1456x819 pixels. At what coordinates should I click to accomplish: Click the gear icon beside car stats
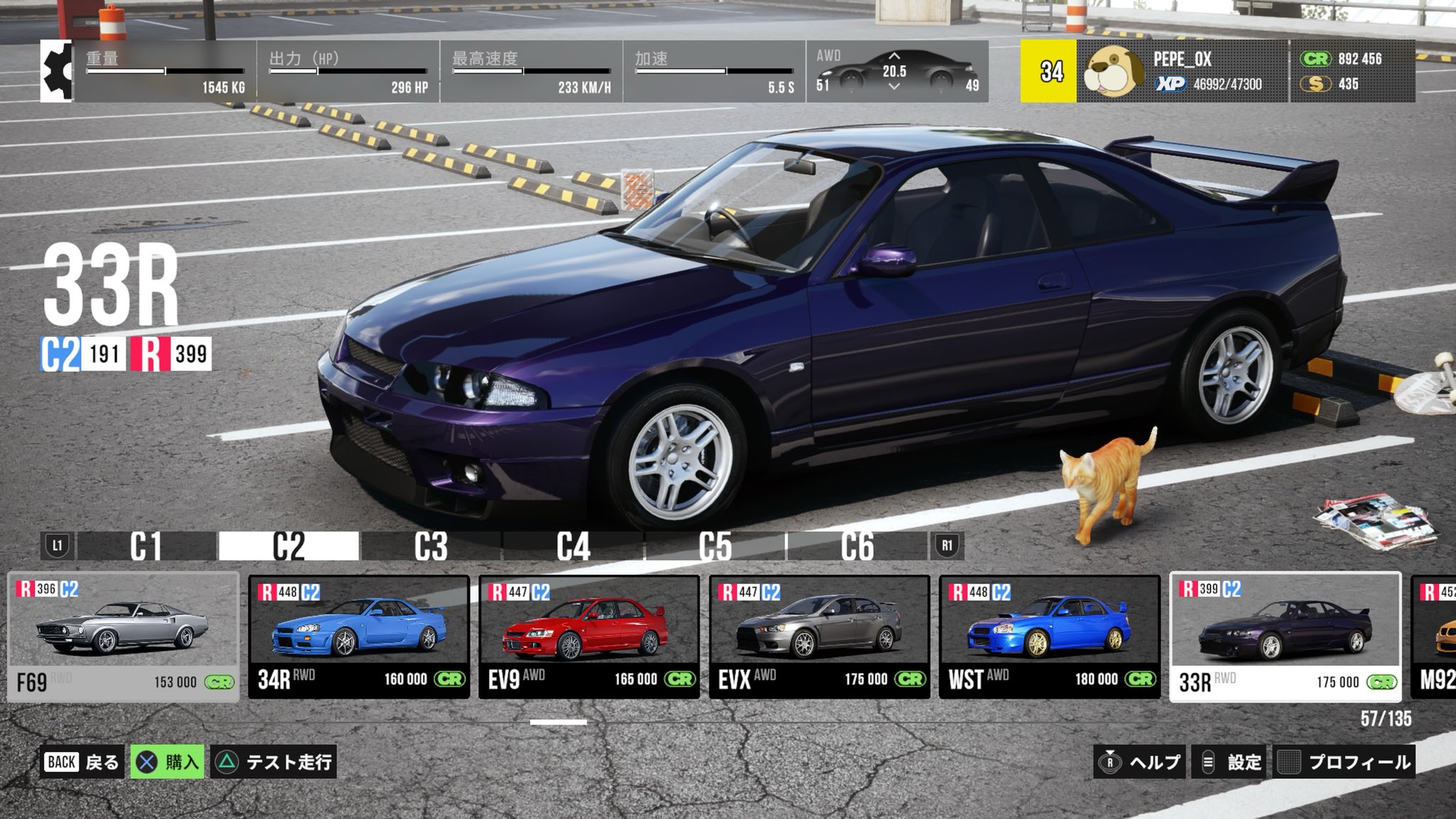[x=57, y=71]
